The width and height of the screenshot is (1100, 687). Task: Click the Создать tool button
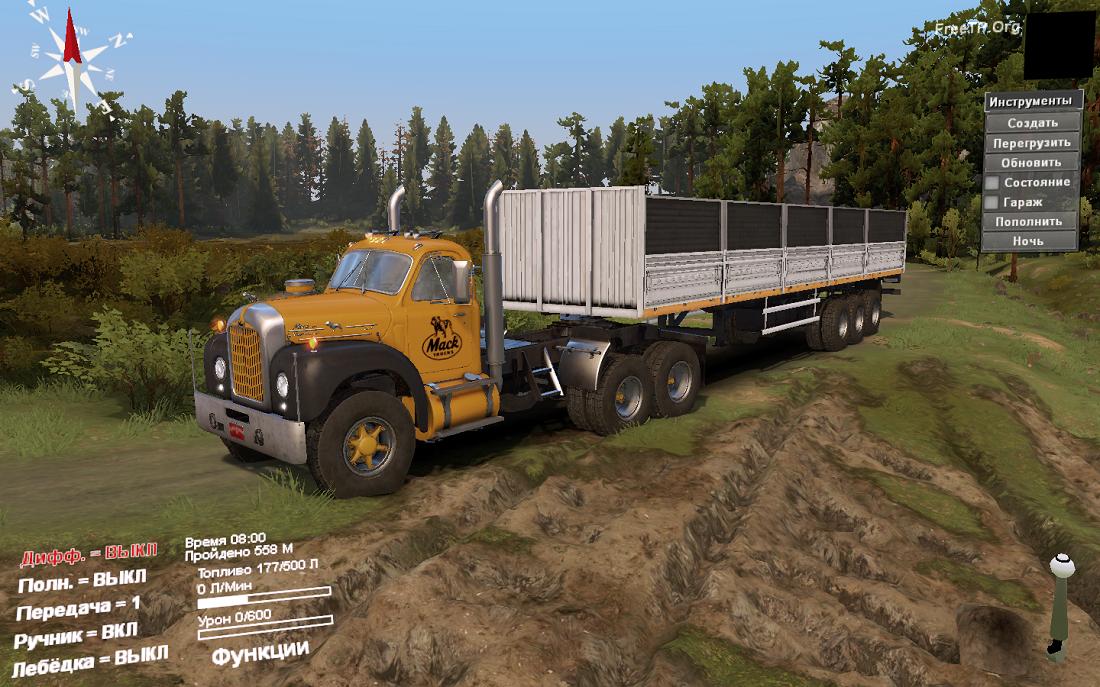coord(1032,123)
